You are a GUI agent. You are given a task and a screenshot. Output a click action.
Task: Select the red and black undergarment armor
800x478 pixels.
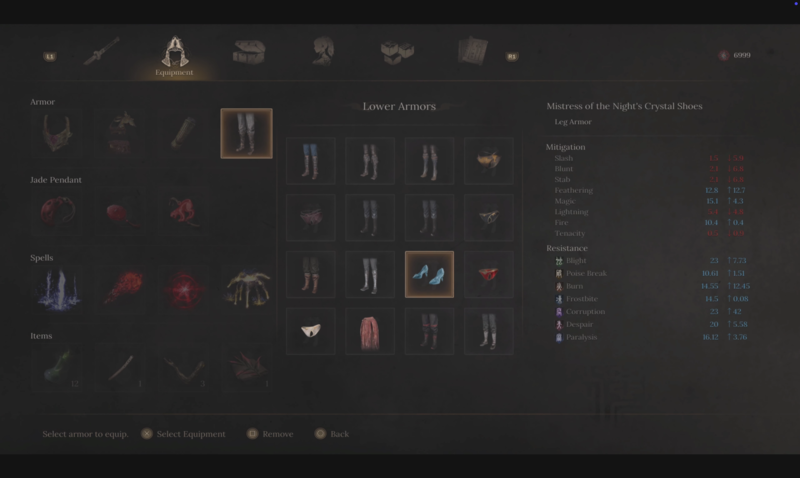tap(488, 274)
